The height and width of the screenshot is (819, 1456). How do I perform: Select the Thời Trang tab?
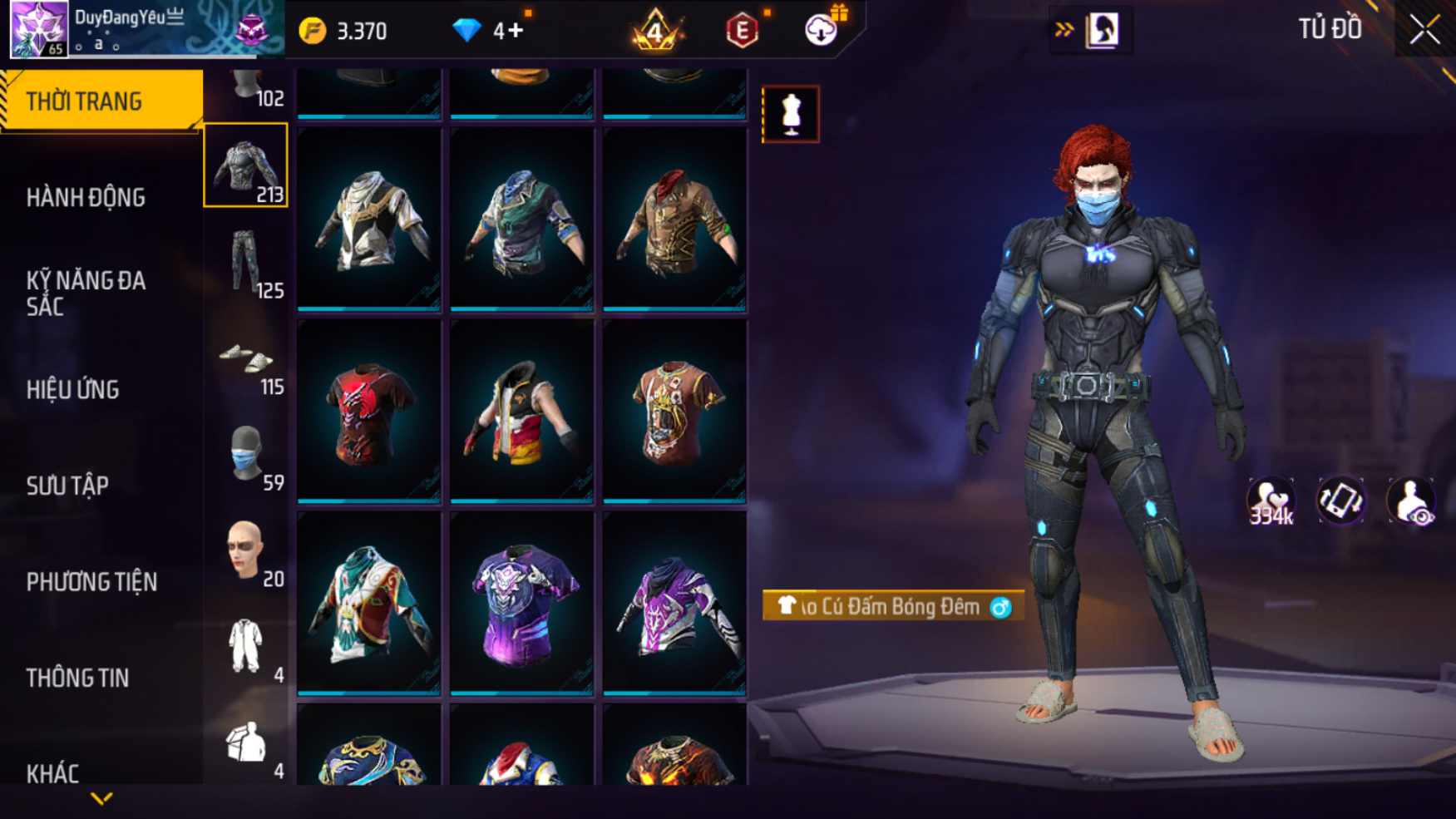coord(101,101)
